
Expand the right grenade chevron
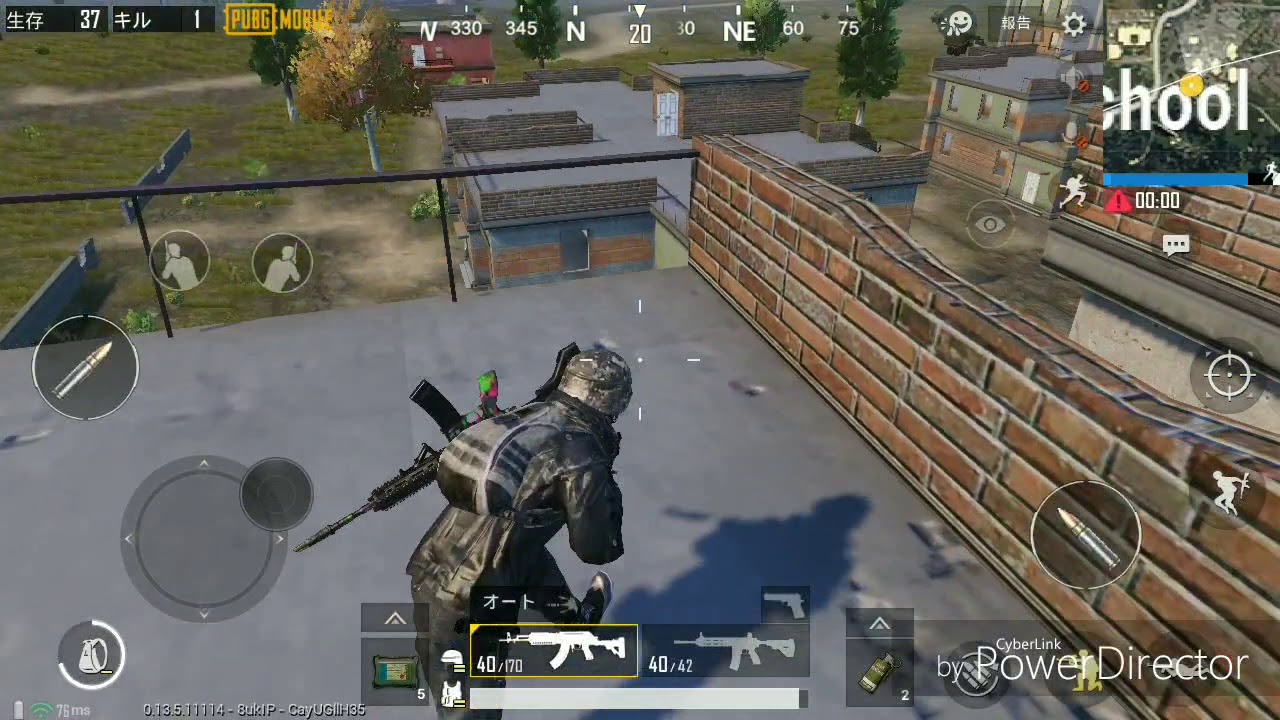(877, 623)
